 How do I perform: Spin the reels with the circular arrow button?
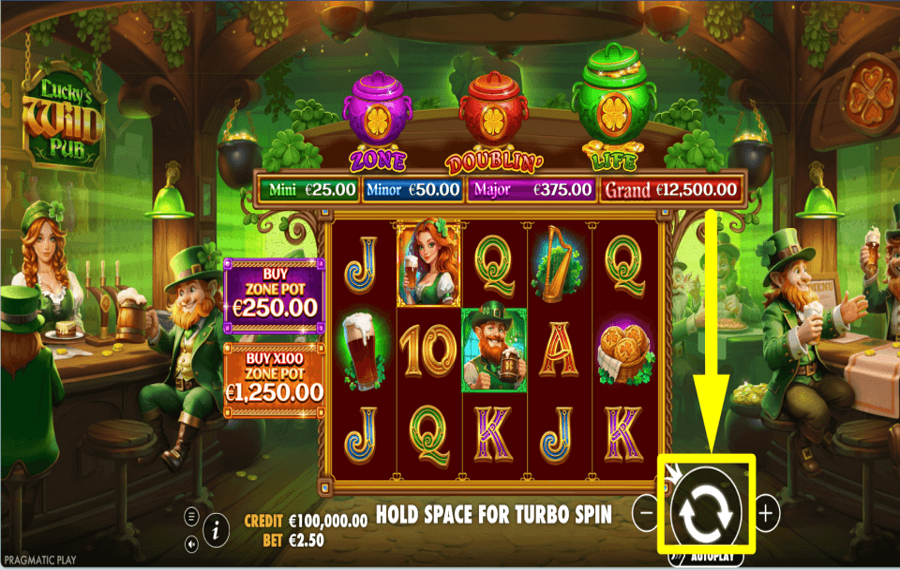(706, 510)
